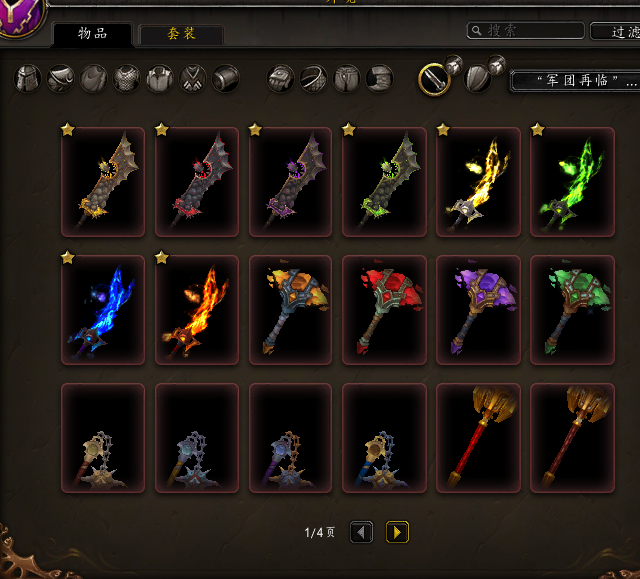
Task: Pick the red crystal axe appearance
Action: click(x=386, y=310)
